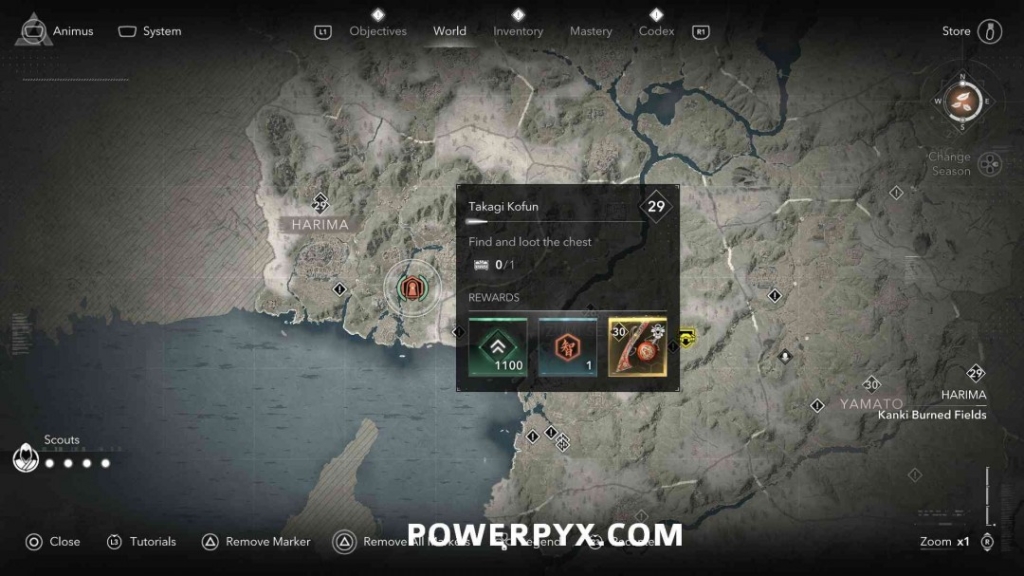Image resolution: width=1024 pixels, height=576 pixels.
Task: Click the yellow map marker beside the tooltip
Action: (687, 340)
